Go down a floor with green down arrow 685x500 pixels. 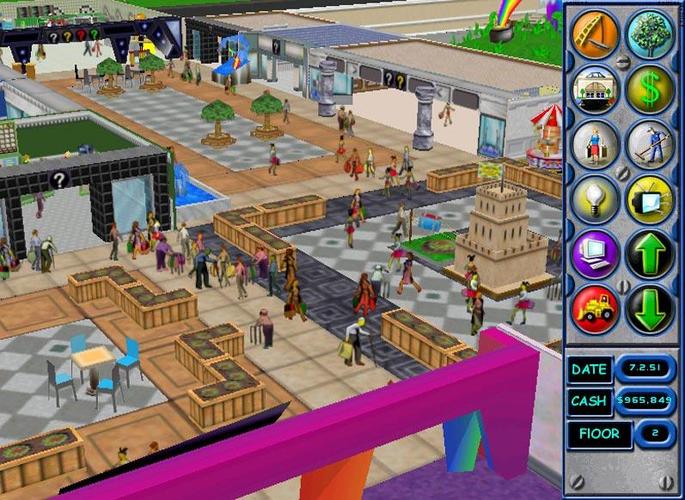[650, 309]
